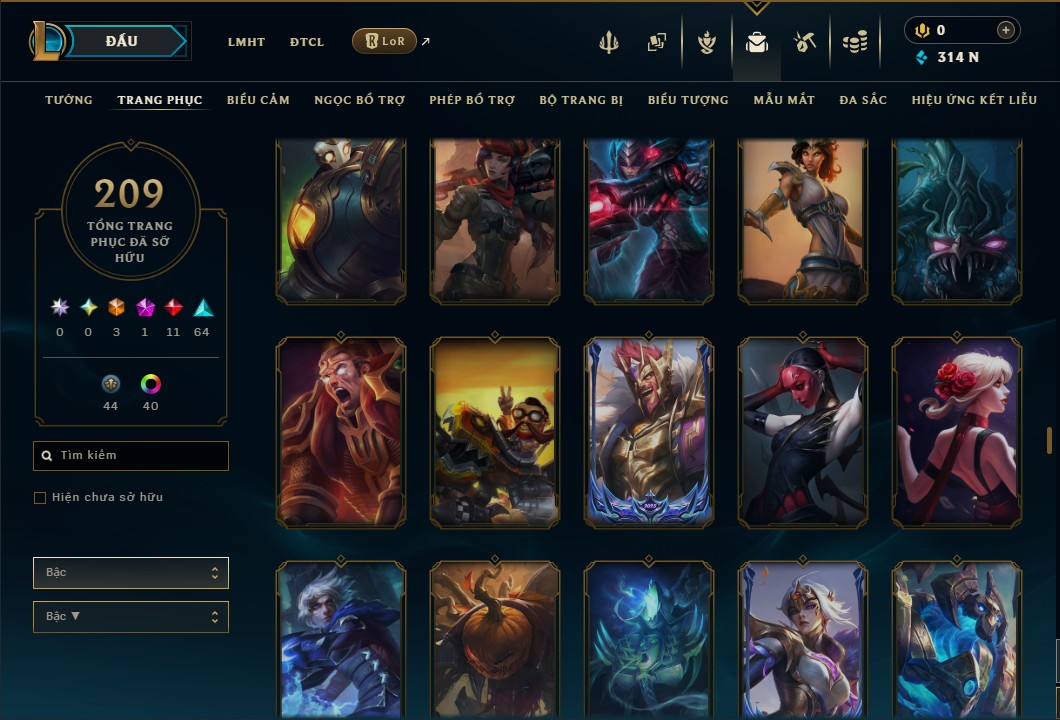Select the TƯỚNG collection tab
1060x720 pixels.
coord(69,100)
